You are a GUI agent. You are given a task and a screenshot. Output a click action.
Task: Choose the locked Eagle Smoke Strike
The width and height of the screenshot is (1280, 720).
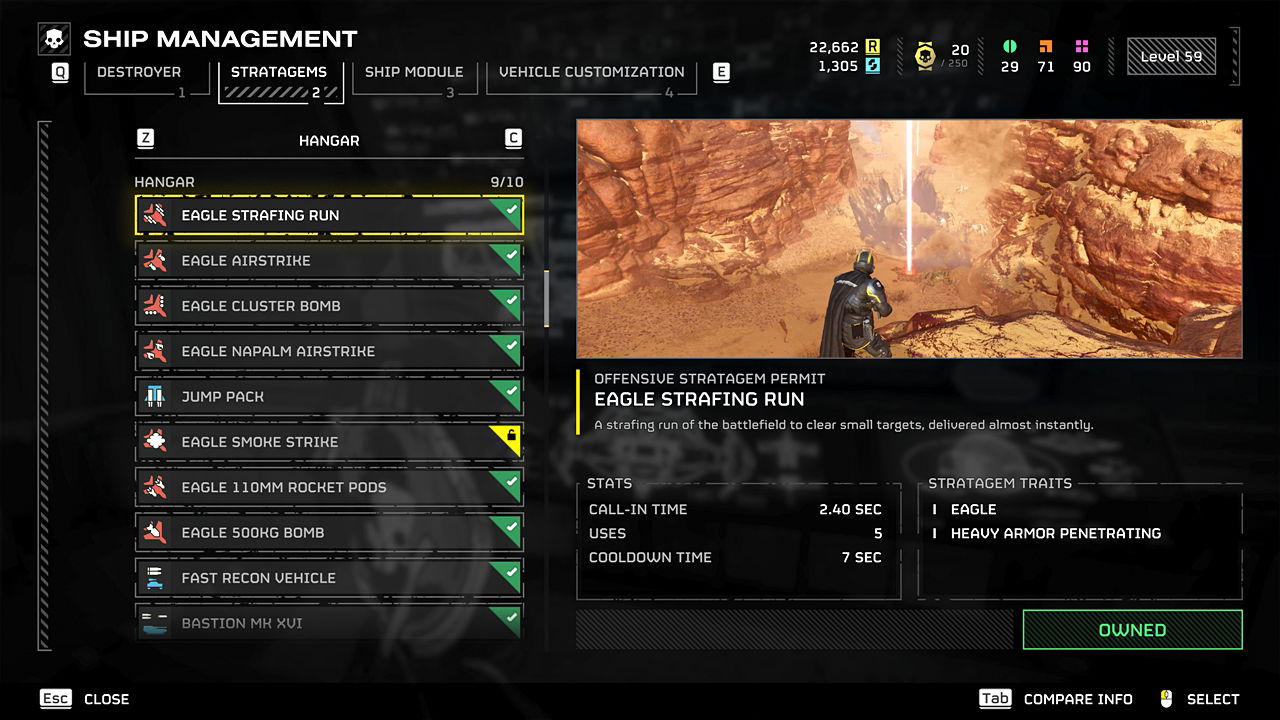coord(328,442)
